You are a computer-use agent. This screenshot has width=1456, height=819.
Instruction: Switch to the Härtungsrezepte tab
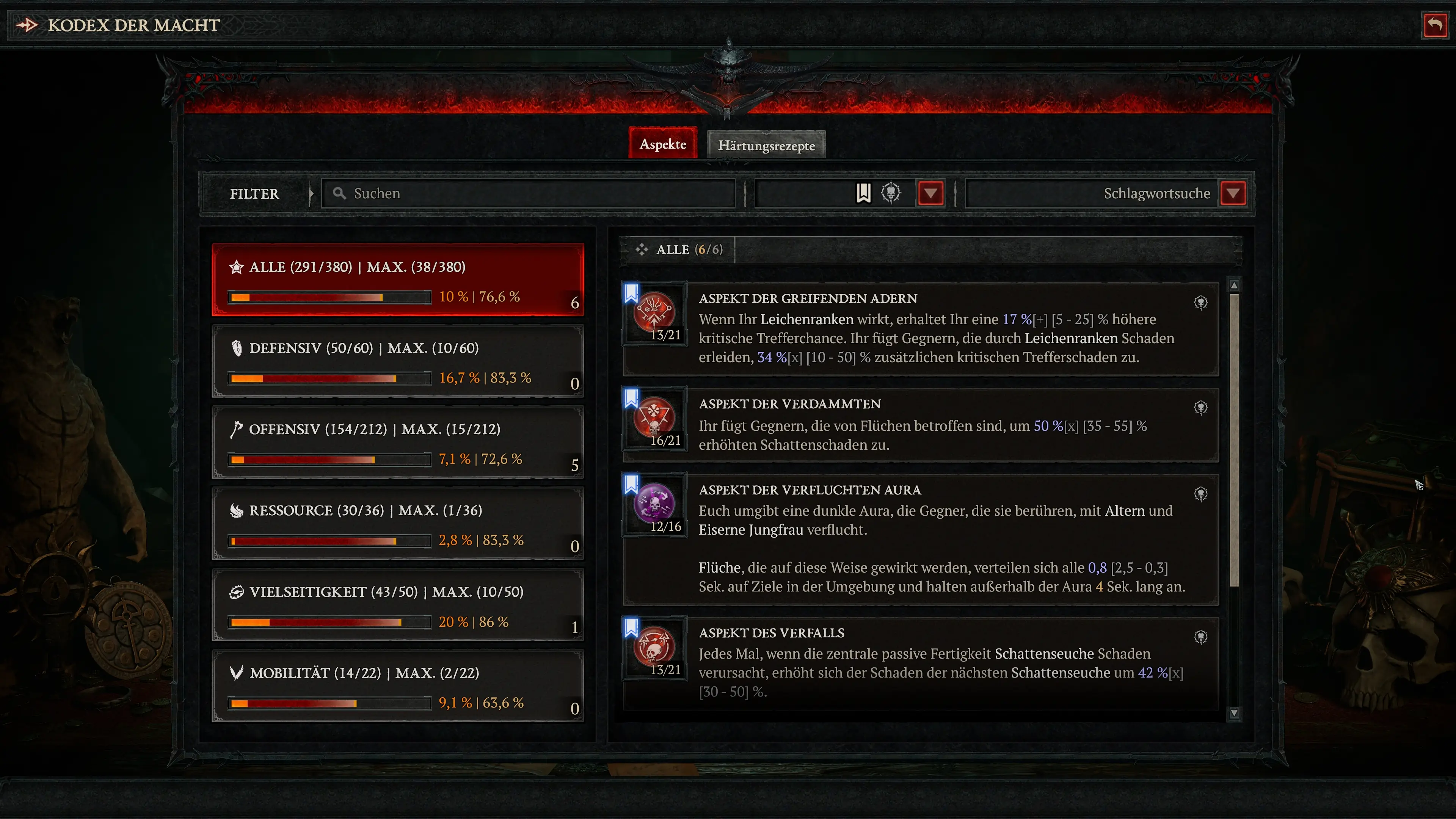pyautogui.click(x=766, y=145)
